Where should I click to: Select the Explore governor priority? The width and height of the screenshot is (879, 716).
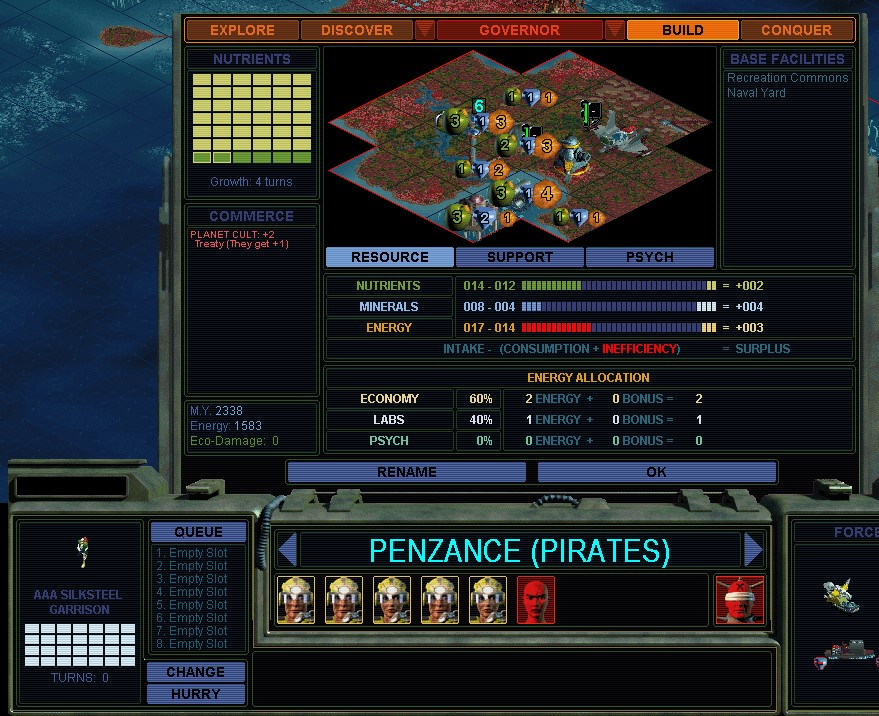[242, 30]
